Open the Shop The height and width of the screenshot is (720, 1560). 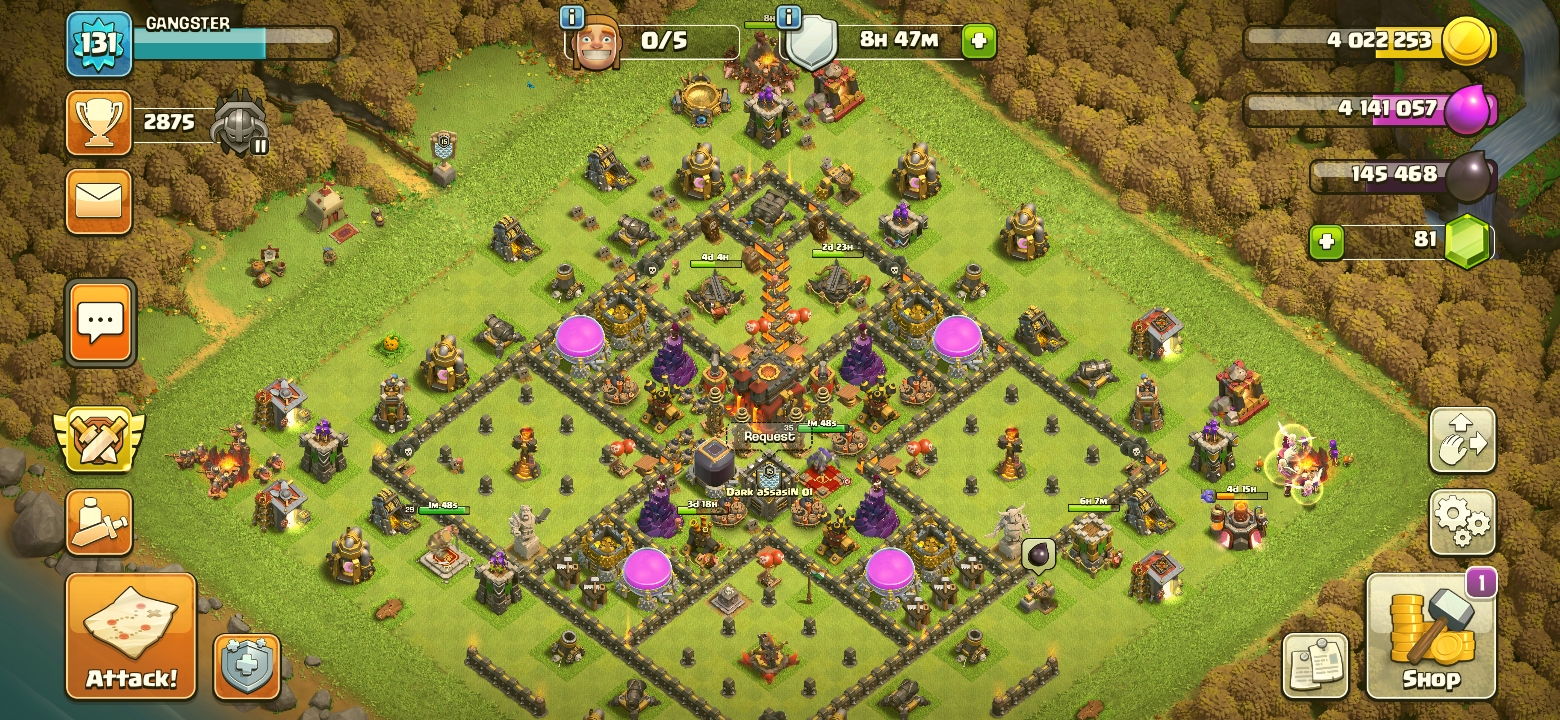1431,636
